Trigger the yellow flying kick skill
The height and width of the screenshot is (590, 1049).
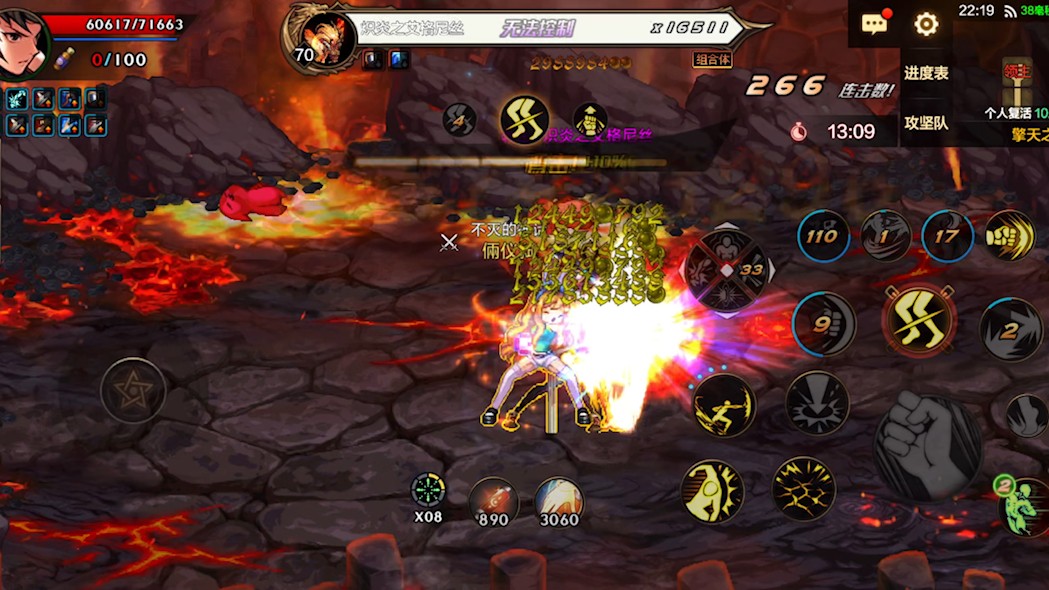(724, 405)
